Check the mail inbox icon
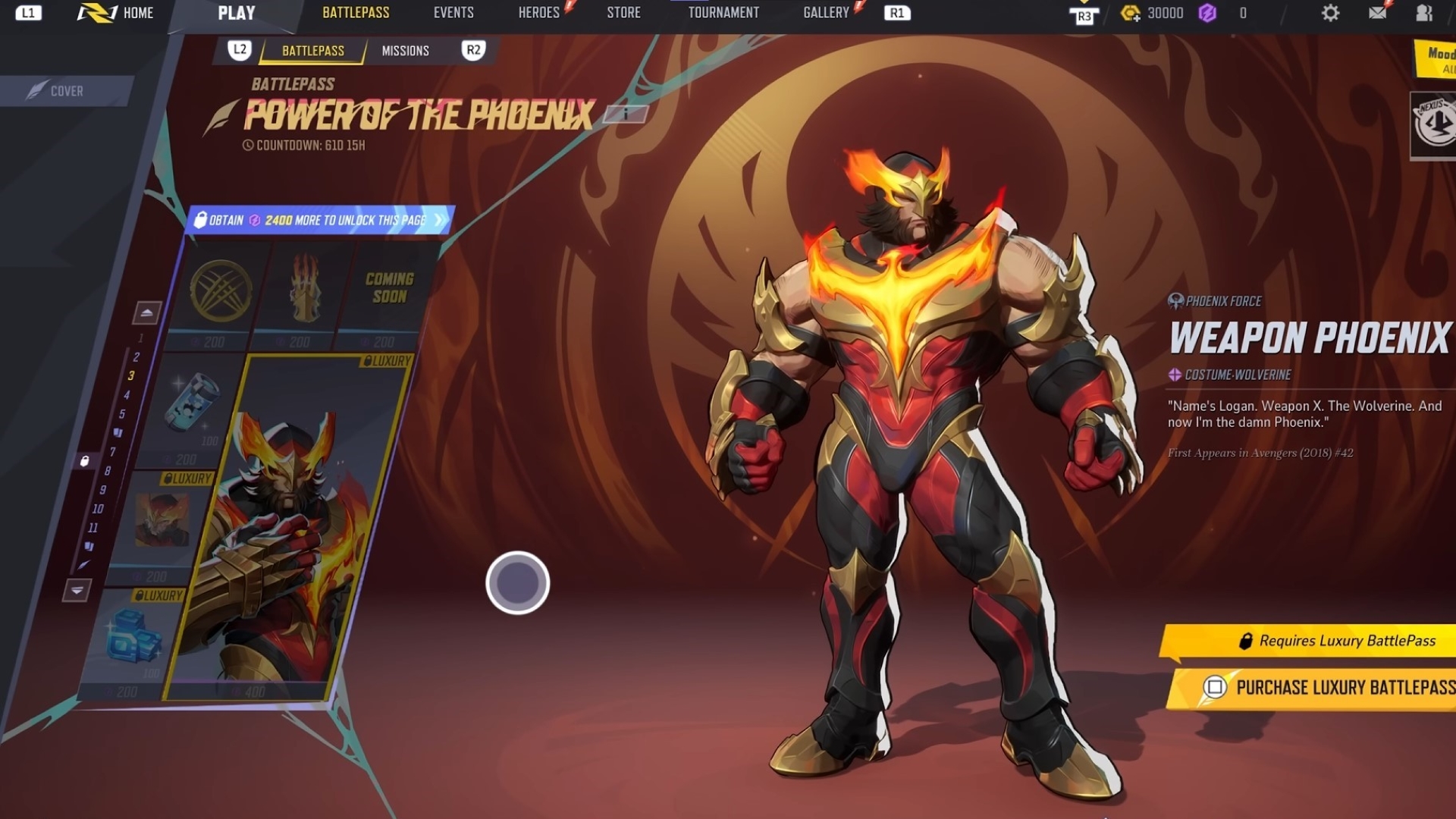This screenshot has height=819, width=1456. tap(1378, 13)
